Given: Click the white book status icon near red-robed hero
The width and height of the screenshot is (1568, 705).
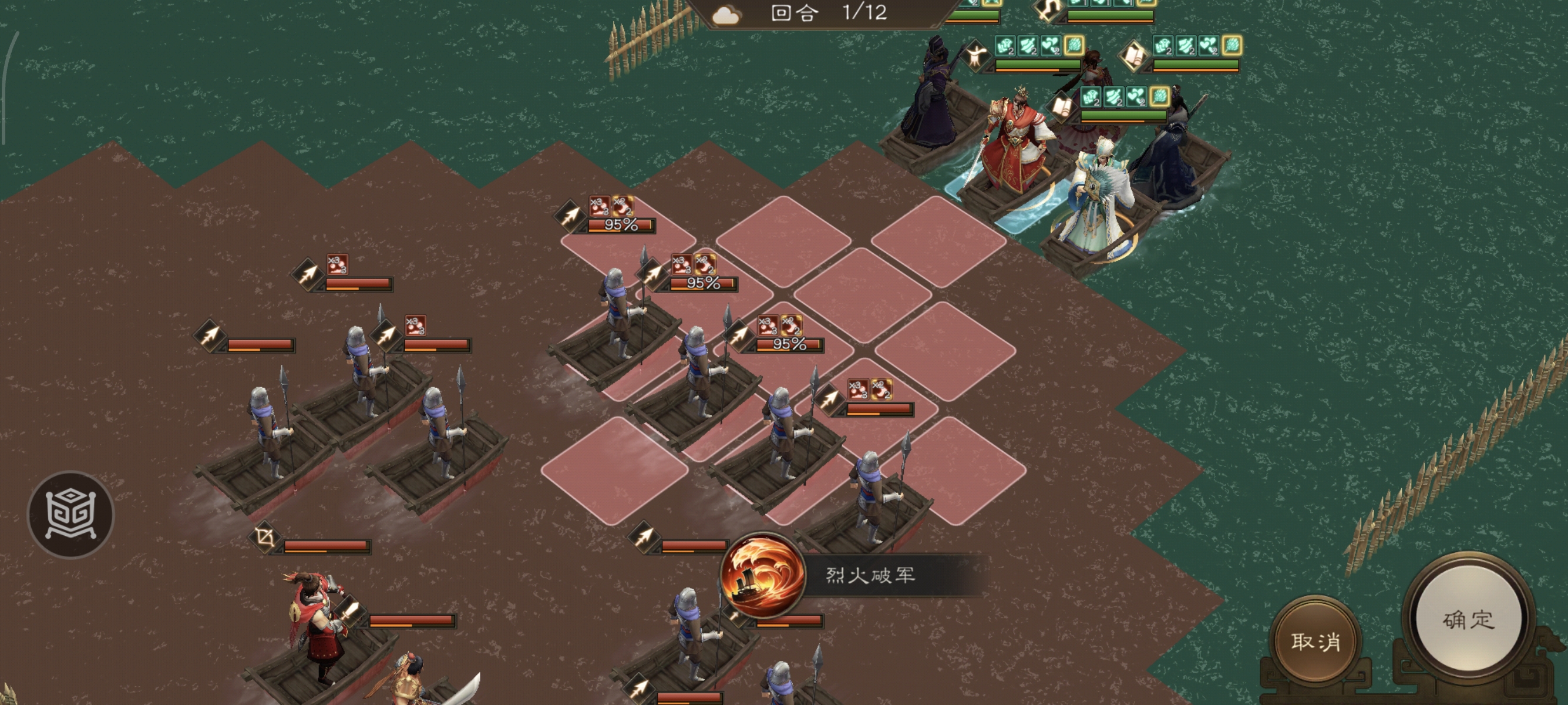Looking at the screenshot, I should (x=1063, y=108).
